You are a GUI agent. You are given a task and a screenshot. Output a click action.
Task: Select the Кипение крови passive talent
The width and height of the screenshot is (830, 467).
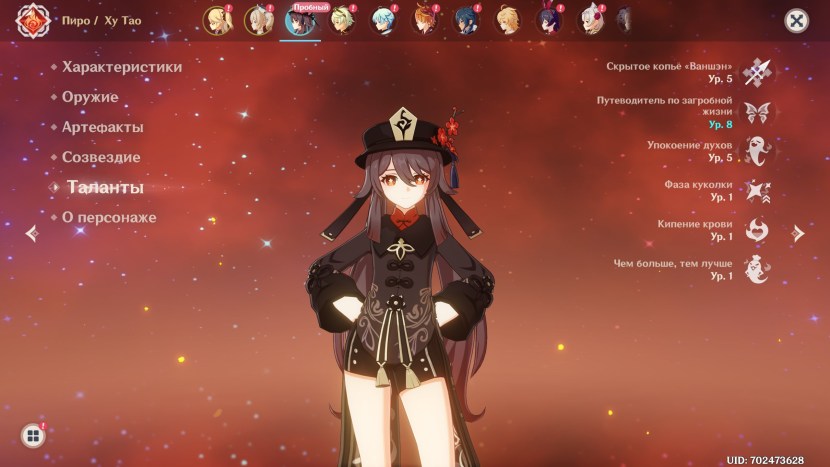[x=757, y=230]
